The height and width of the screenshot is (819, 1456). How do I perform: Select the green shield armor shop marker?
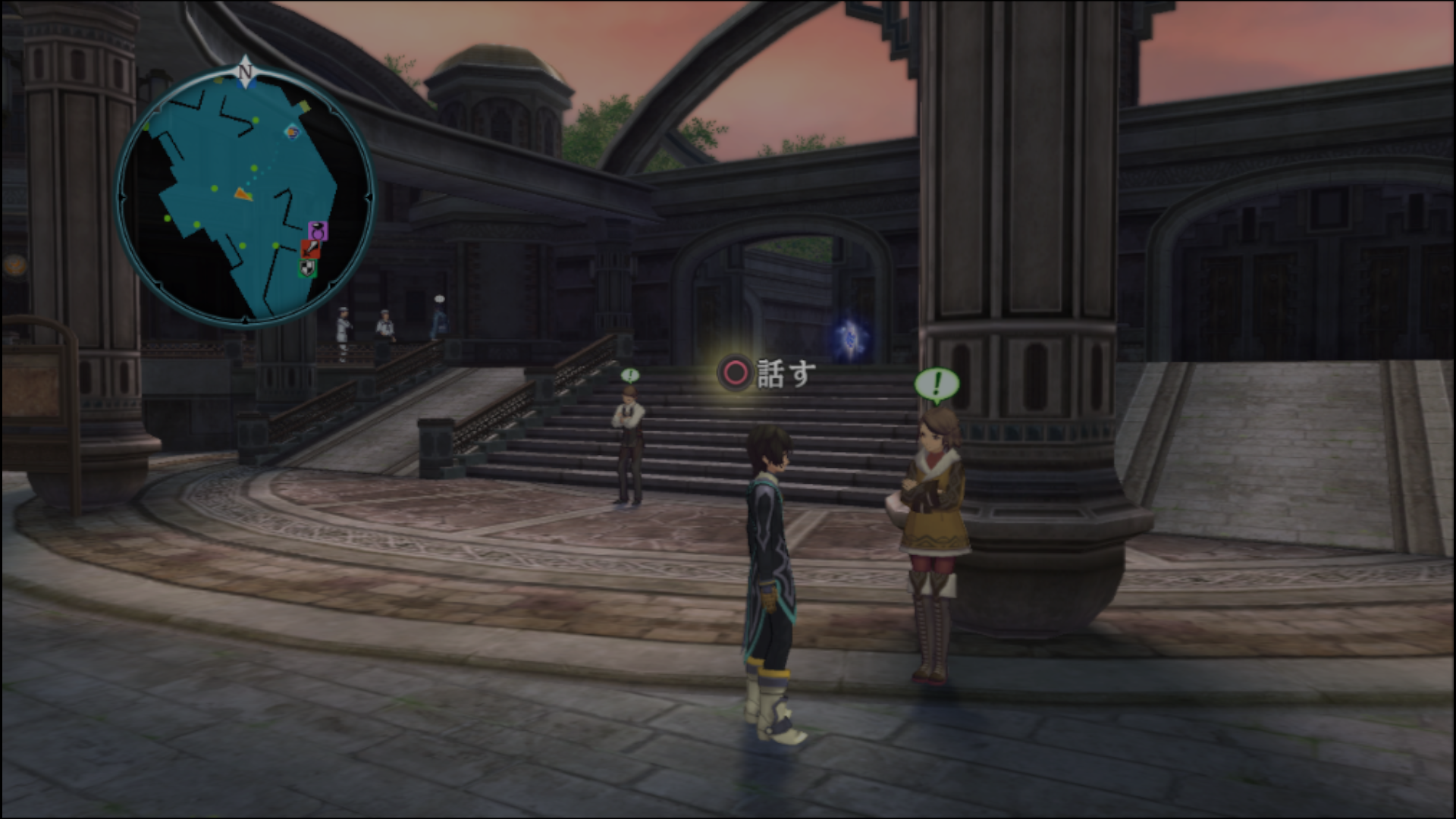[x=306, y=268]
